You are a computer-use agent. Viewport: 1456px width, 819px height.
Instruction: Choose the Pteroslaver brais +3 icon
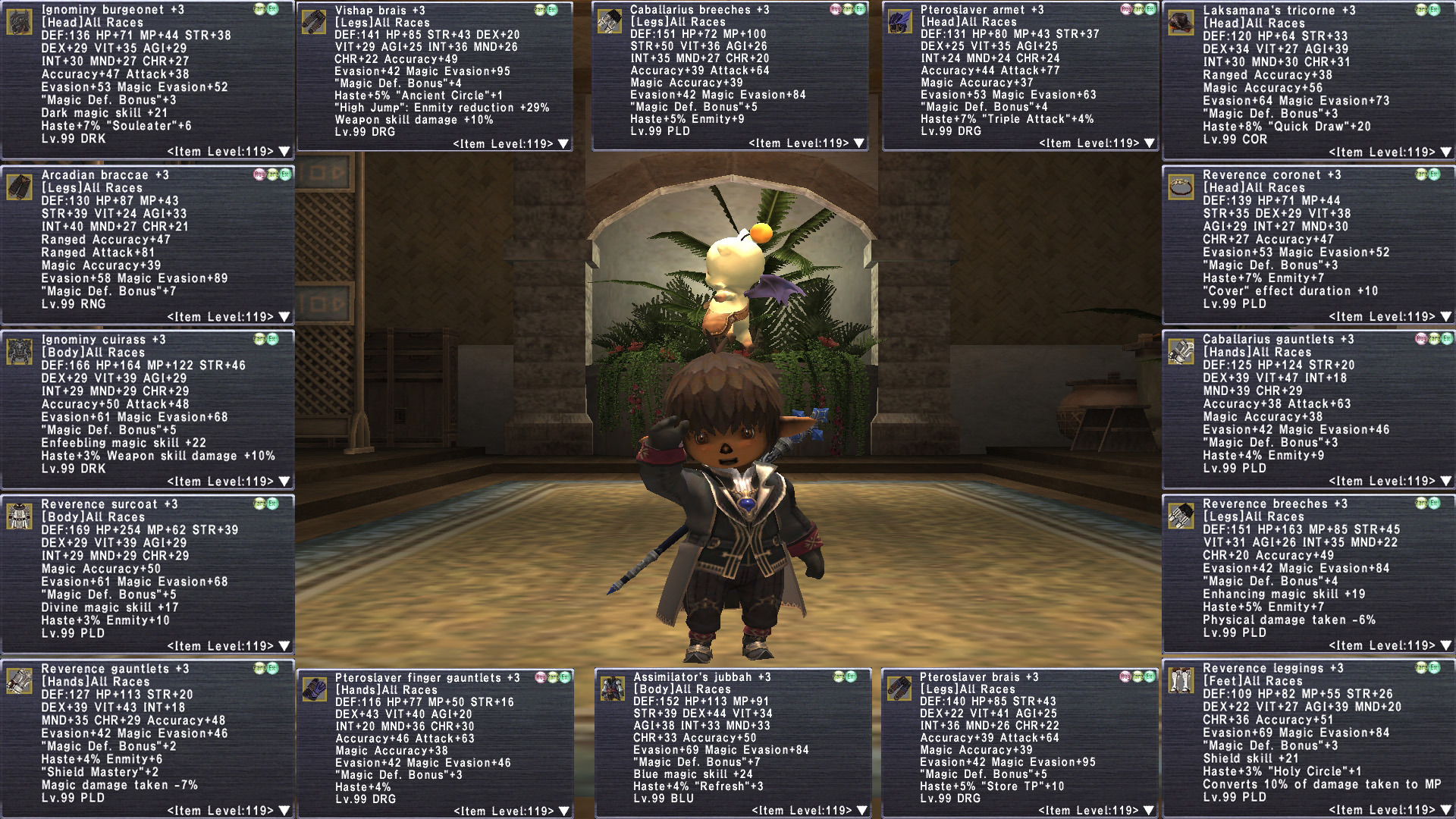pyautogui.click(x=900, y=689)
